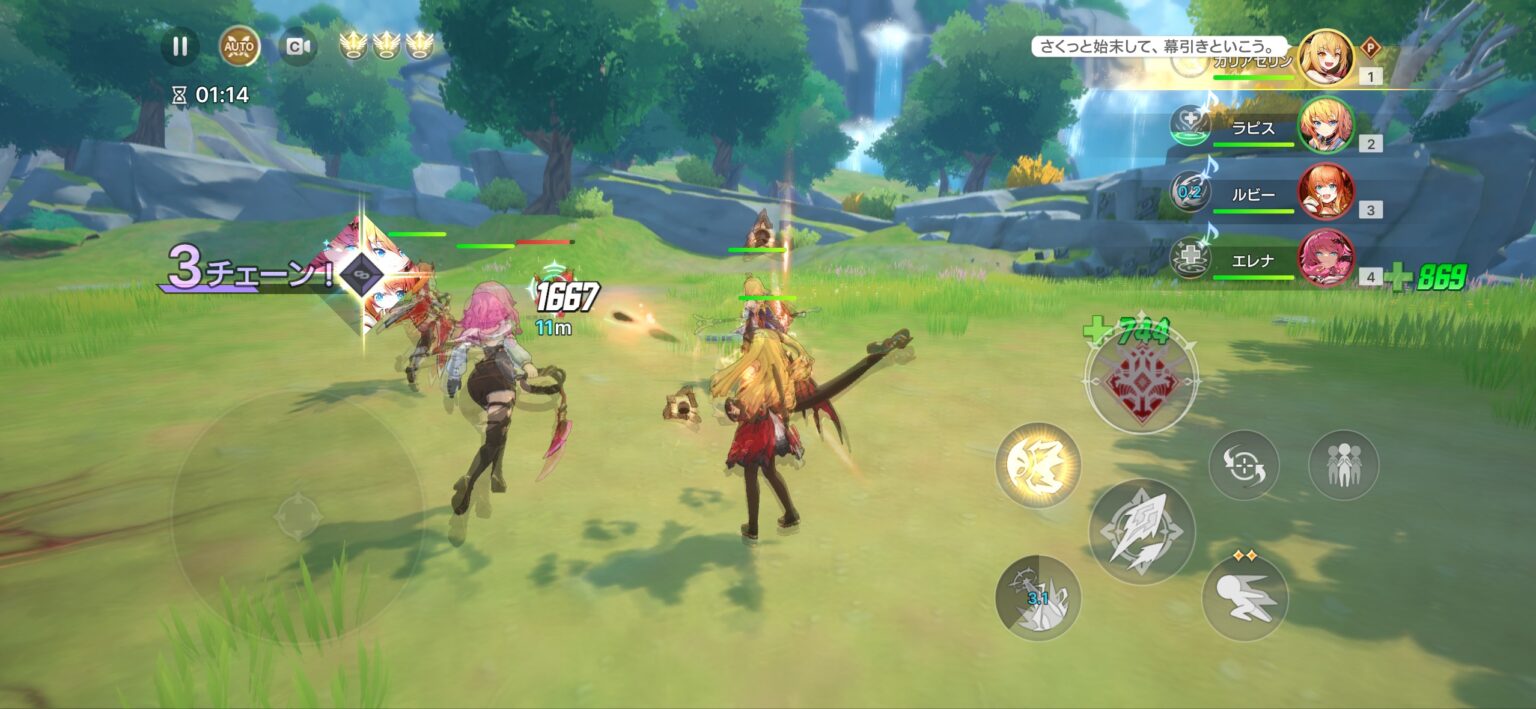
Task: Tap the virtual movement joystick center
Action: tap(297, 516)
